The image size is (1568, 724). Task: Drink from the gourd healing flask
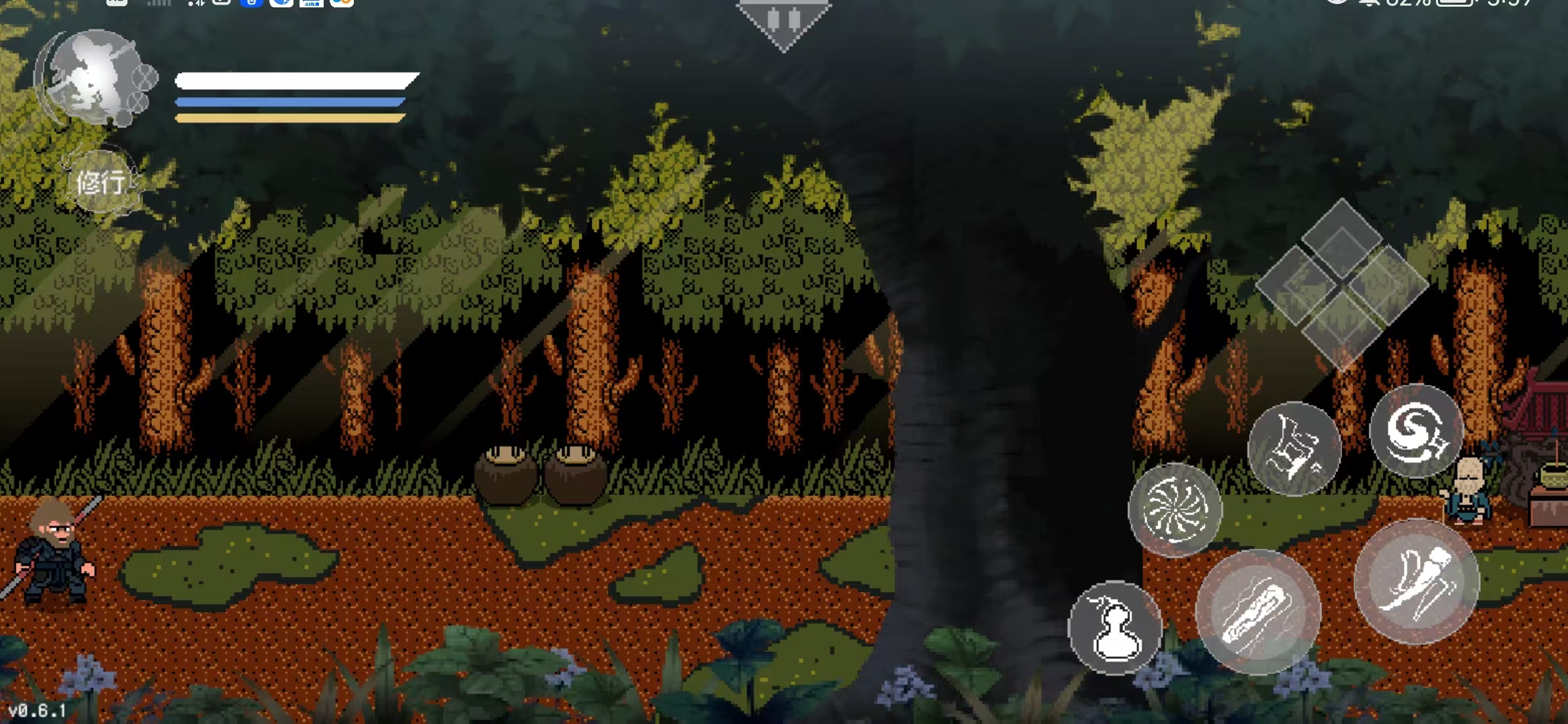pyautogui.click(x=1115, y=628)
